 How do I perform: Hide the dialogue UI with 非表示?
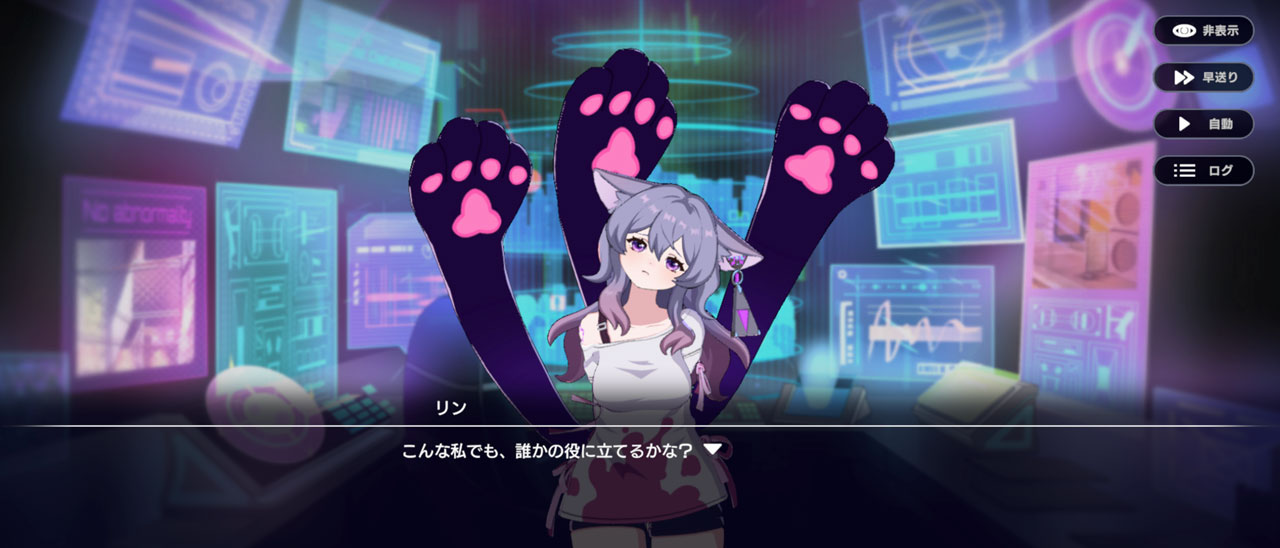(x=1203, y=31)
